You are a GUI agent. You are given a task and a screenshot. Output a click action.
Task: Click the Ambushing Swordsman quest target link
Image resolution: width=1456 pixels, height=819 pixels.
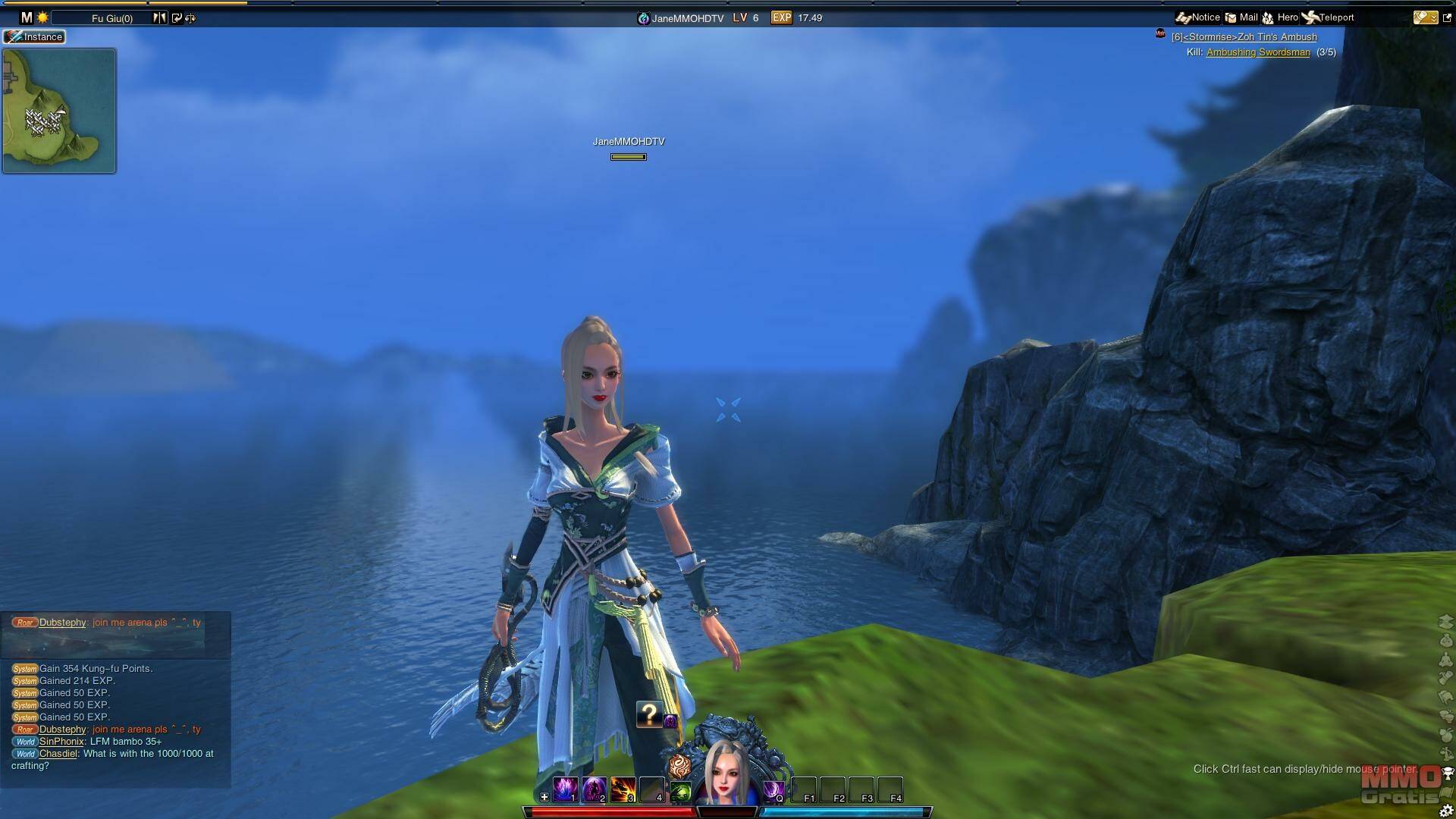pos(1258,52)
